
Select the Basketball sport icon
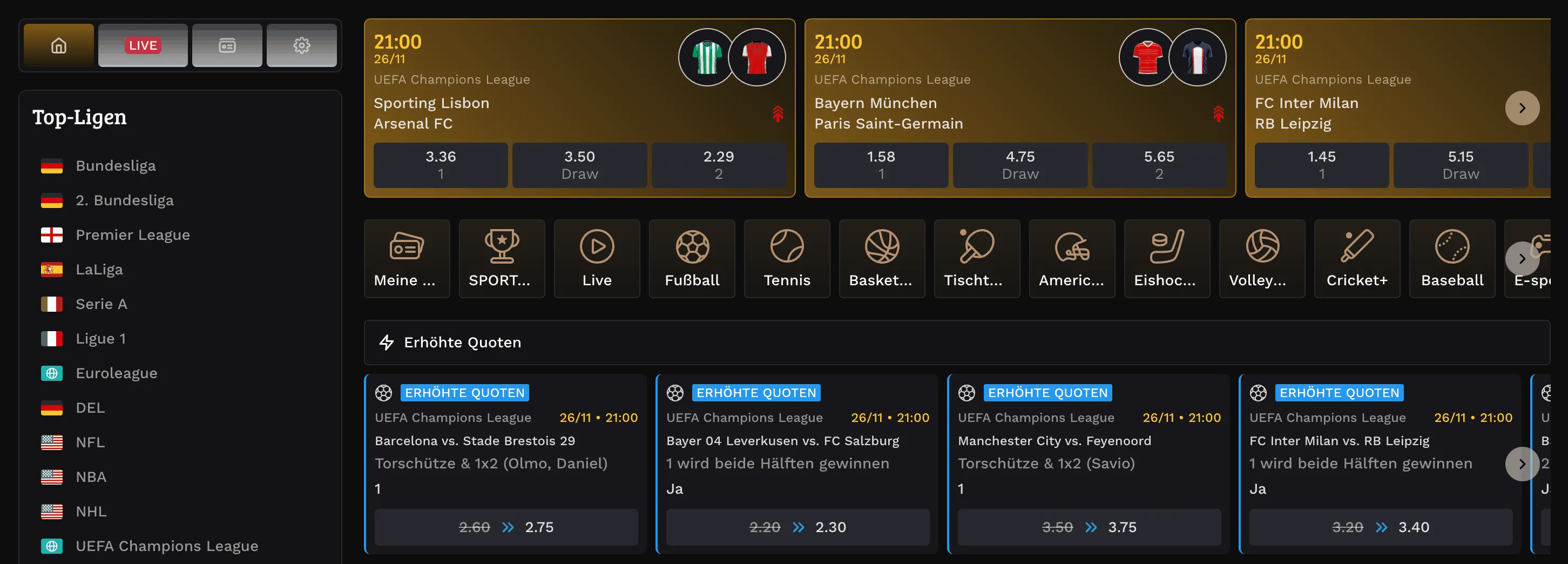(x=882, y=258)
